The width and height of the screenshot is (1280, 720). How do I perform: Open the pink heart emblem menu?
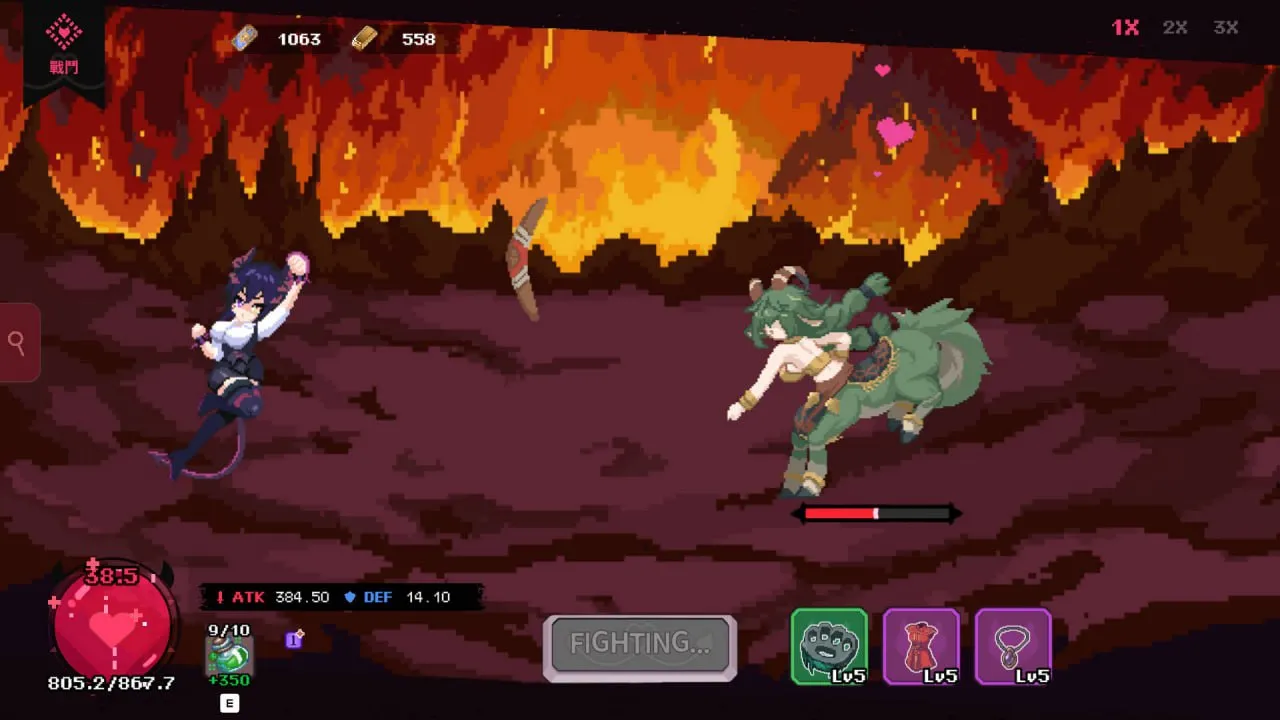click(63, 30)
